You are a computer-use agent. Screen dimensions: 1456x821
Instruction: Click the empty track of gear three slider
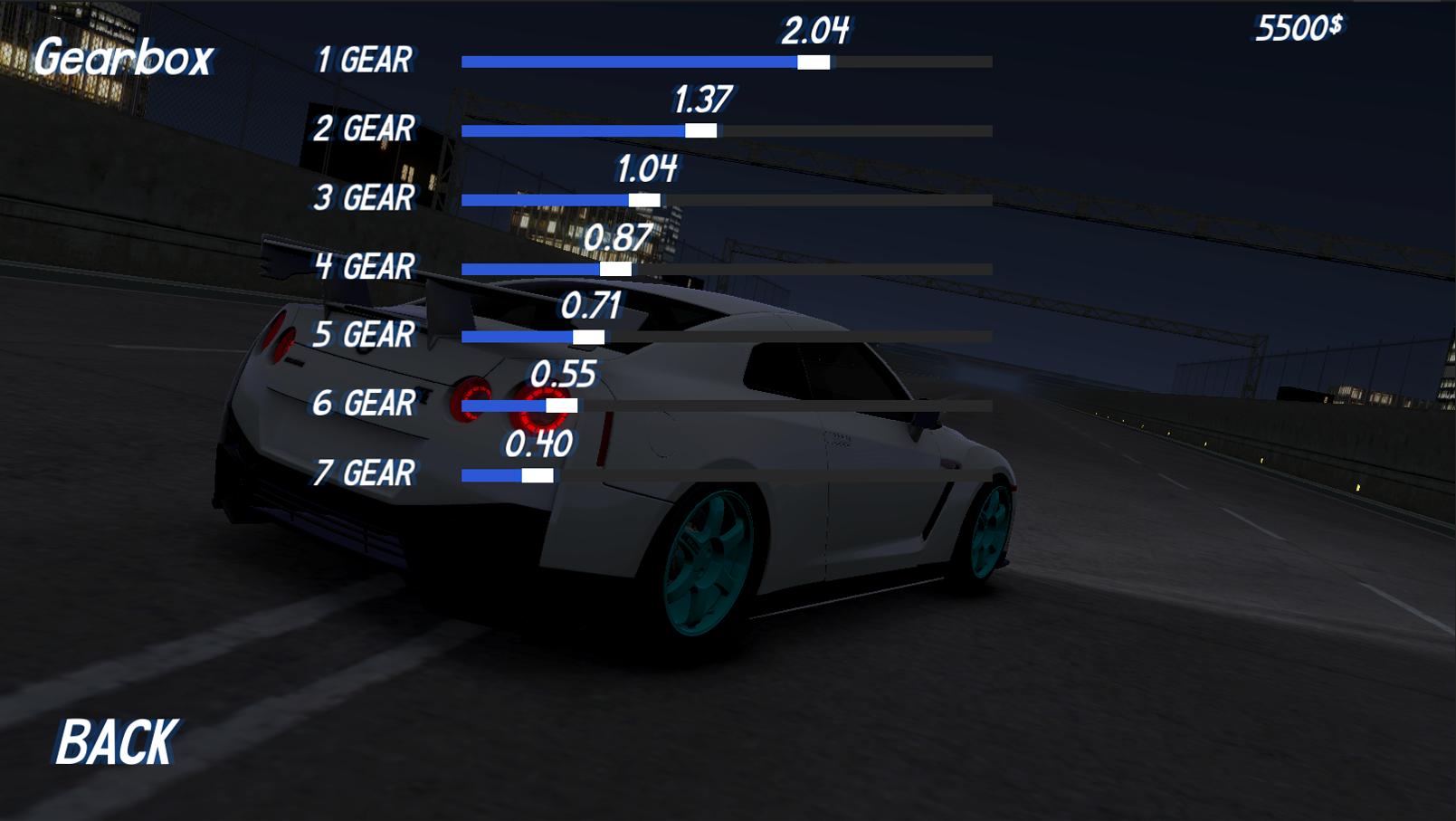tap(833, 199)
